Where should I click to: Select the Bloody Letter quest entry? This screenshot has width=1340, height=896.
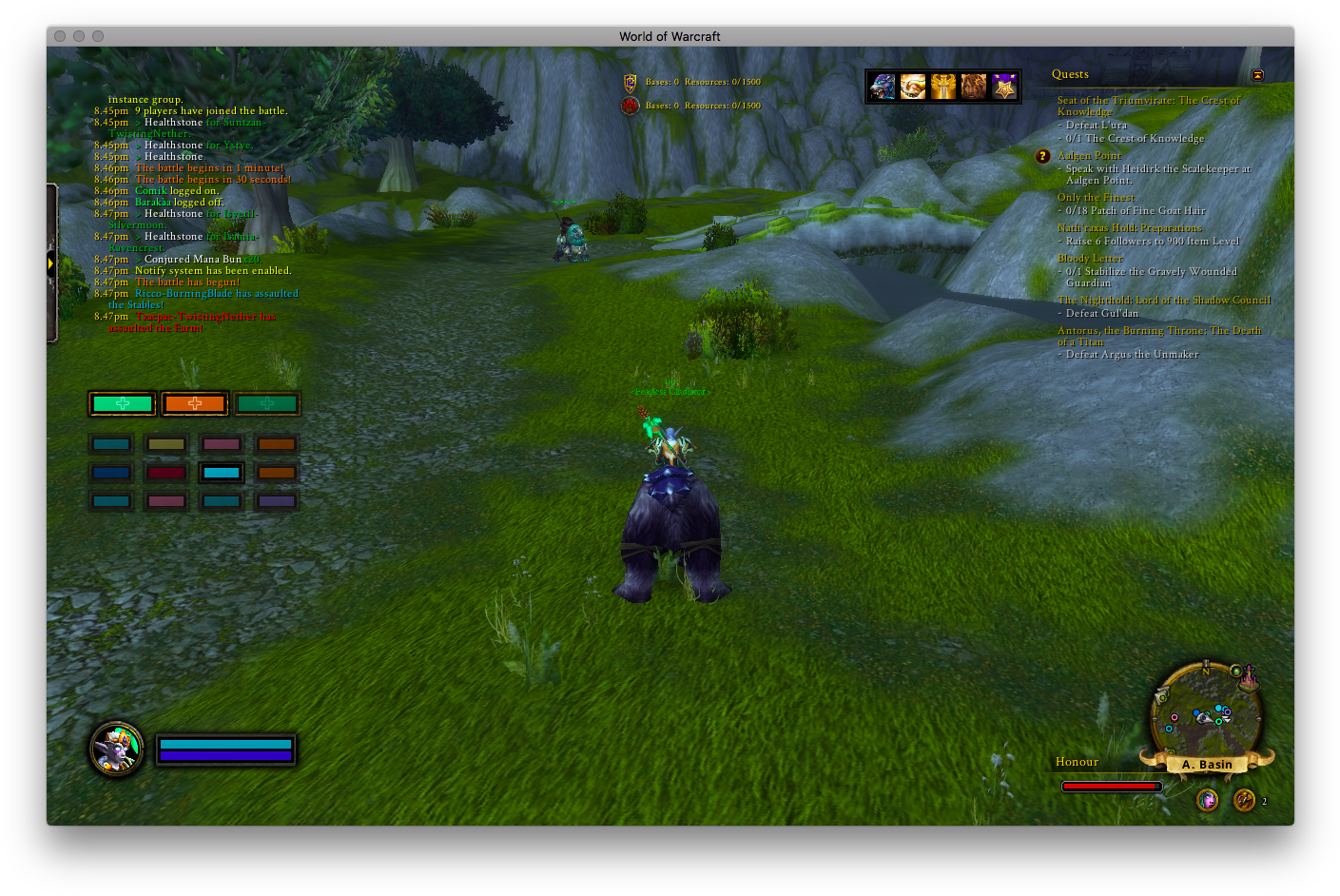coord(1090,259)
